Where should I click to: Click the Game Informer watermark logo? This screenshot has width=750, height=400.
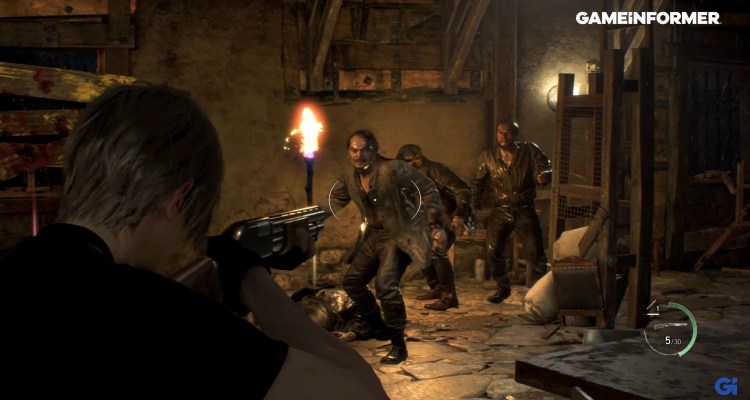click(647, 18)
